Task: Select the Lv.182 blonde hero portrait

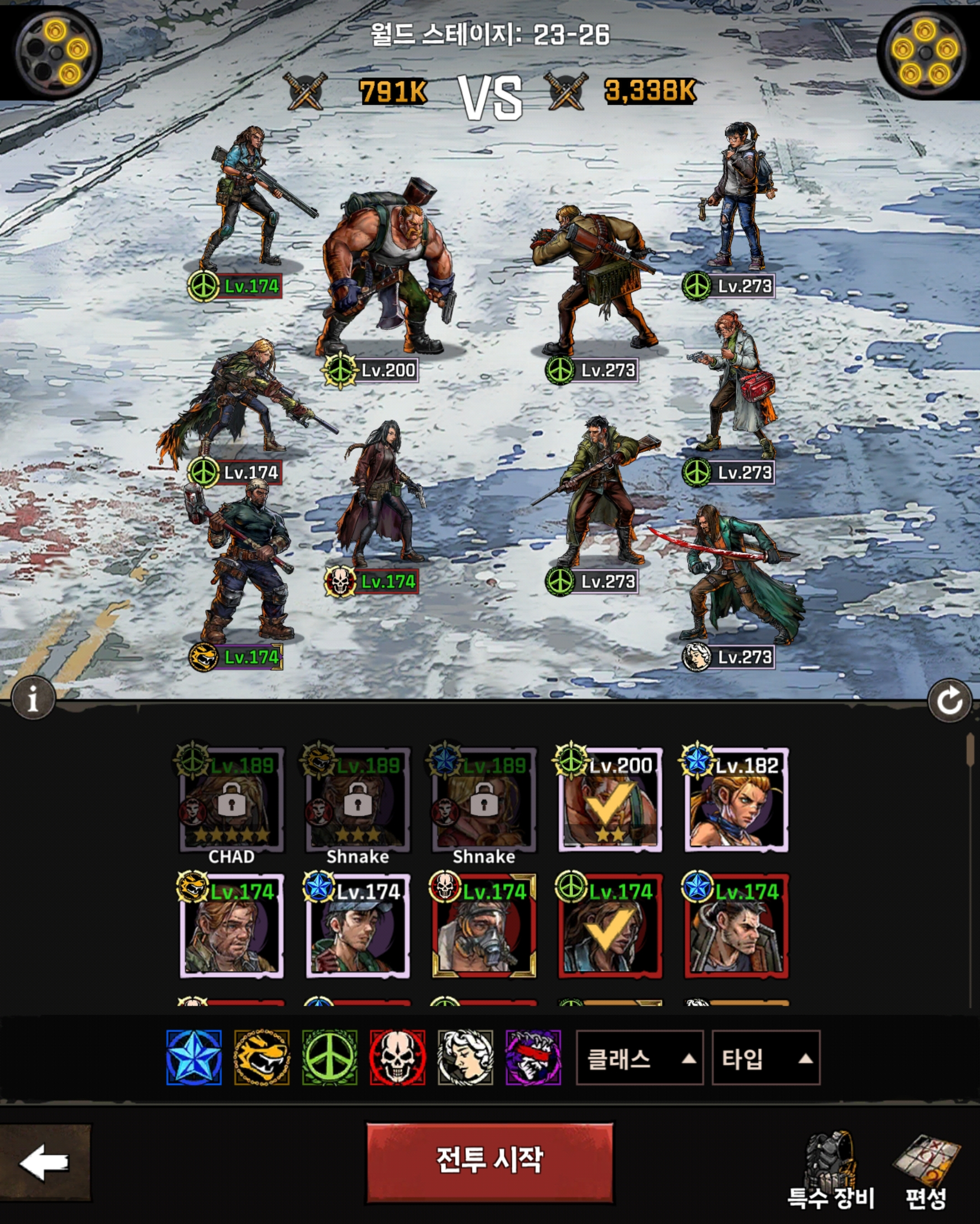Action: click(x=737, y=800)
